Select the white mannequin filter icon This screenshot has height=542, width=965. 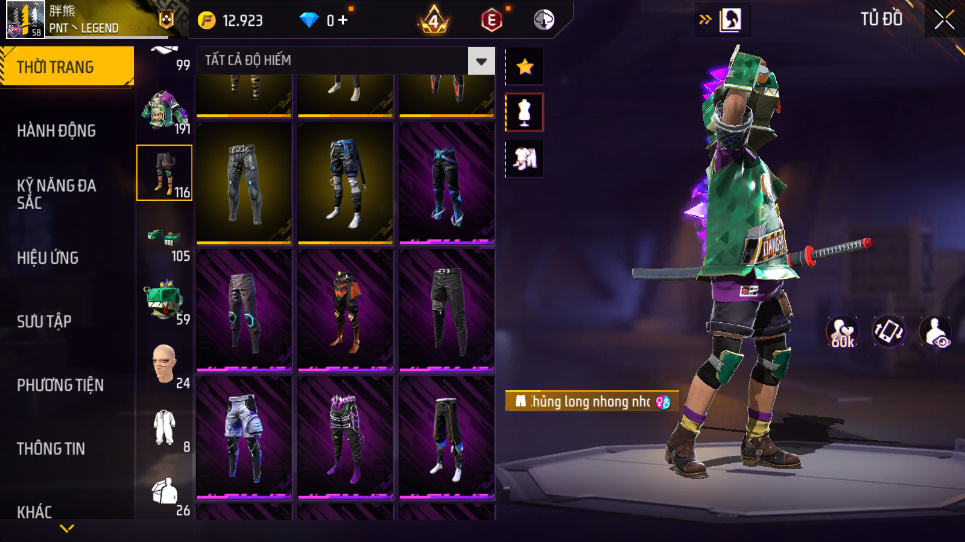(525, 113)
